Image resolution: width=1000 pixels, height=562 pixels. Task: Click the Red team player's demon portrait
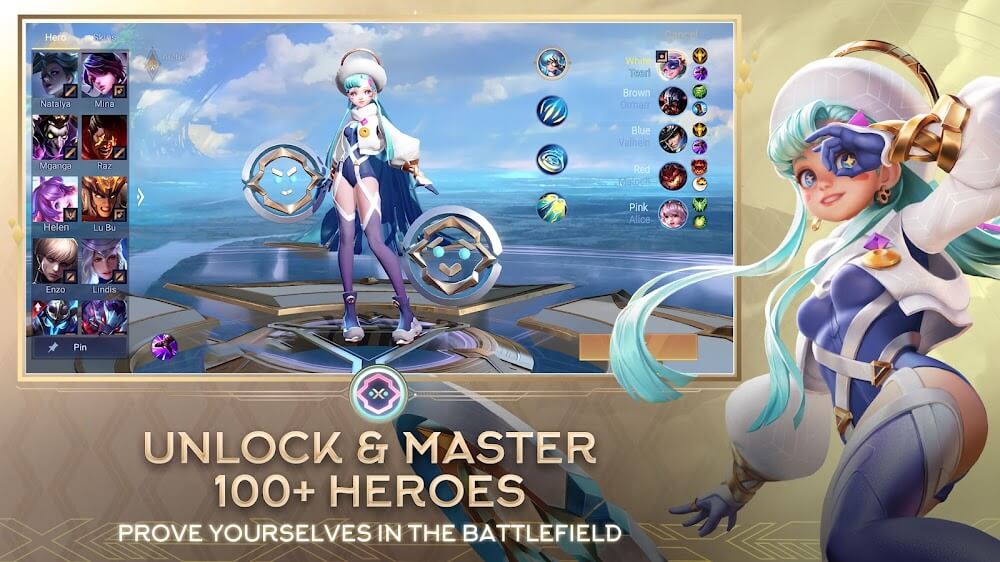click(x=672, y=176)
